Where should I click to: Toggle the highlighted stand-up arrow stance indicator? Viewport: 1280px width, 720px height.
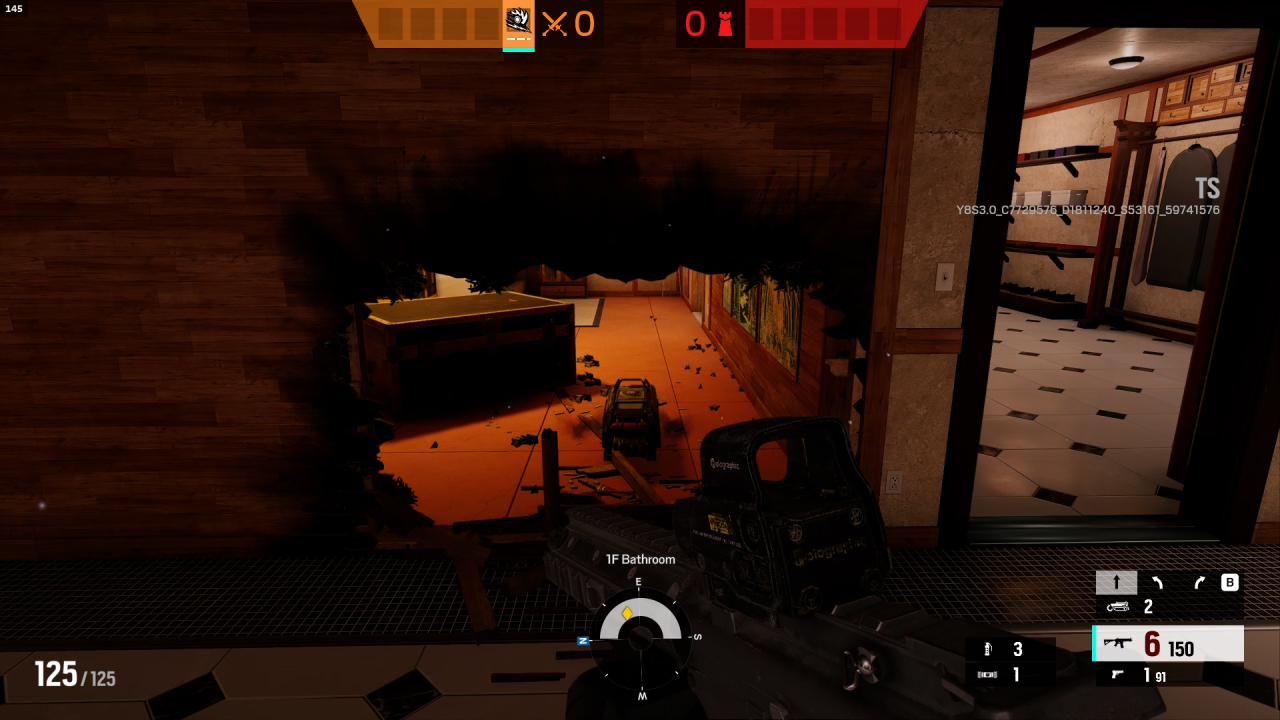pyautogui.click(x=1116, y=581)
